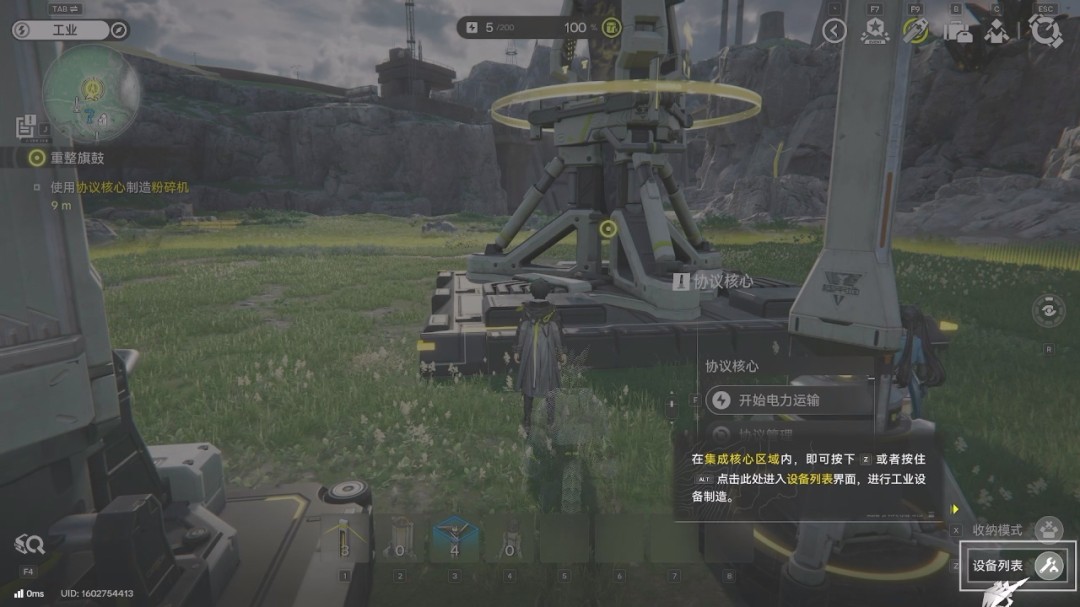Click the scan icon at bottom left

point(29,545)
